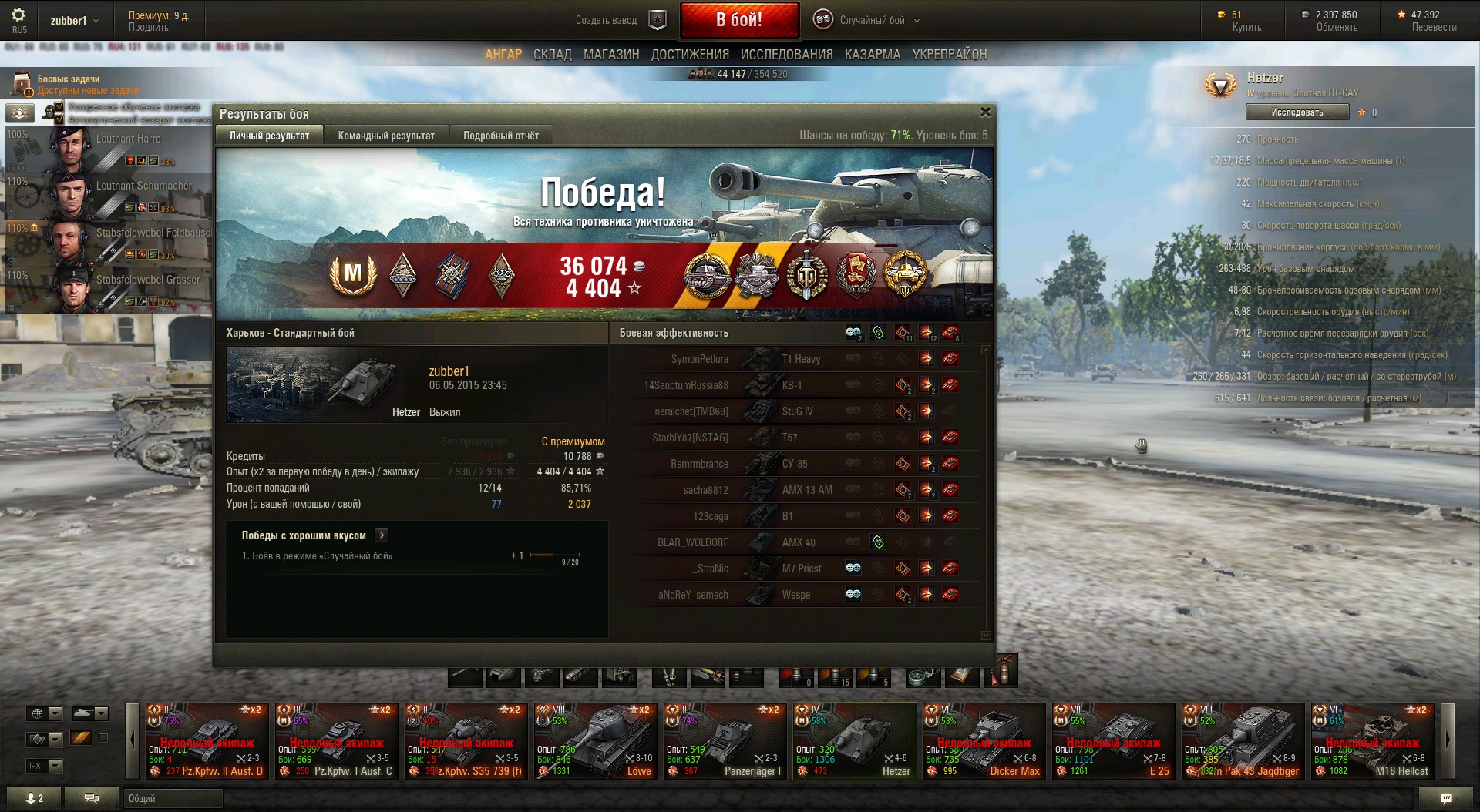Visit the КАЗАРМА barracks
The height and width of the screenshot is (812, 1480).
point(872,55)
